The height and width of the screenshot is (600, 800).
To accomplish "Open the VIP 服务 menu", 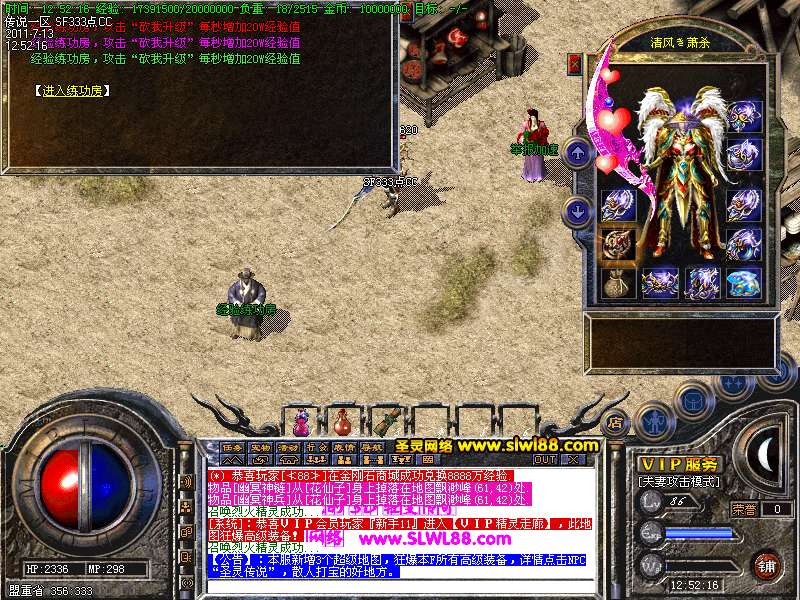I will (680, 464).
